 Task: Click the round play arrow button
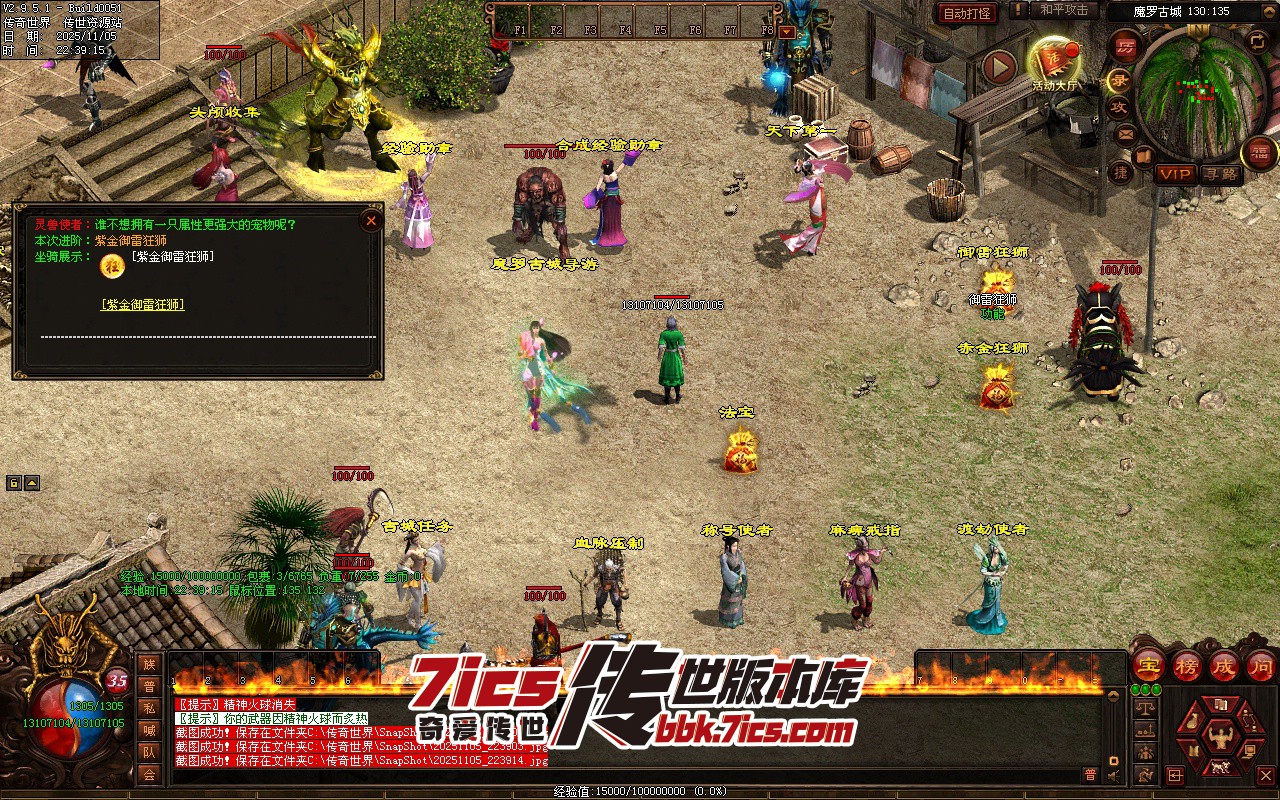point(999,67)
